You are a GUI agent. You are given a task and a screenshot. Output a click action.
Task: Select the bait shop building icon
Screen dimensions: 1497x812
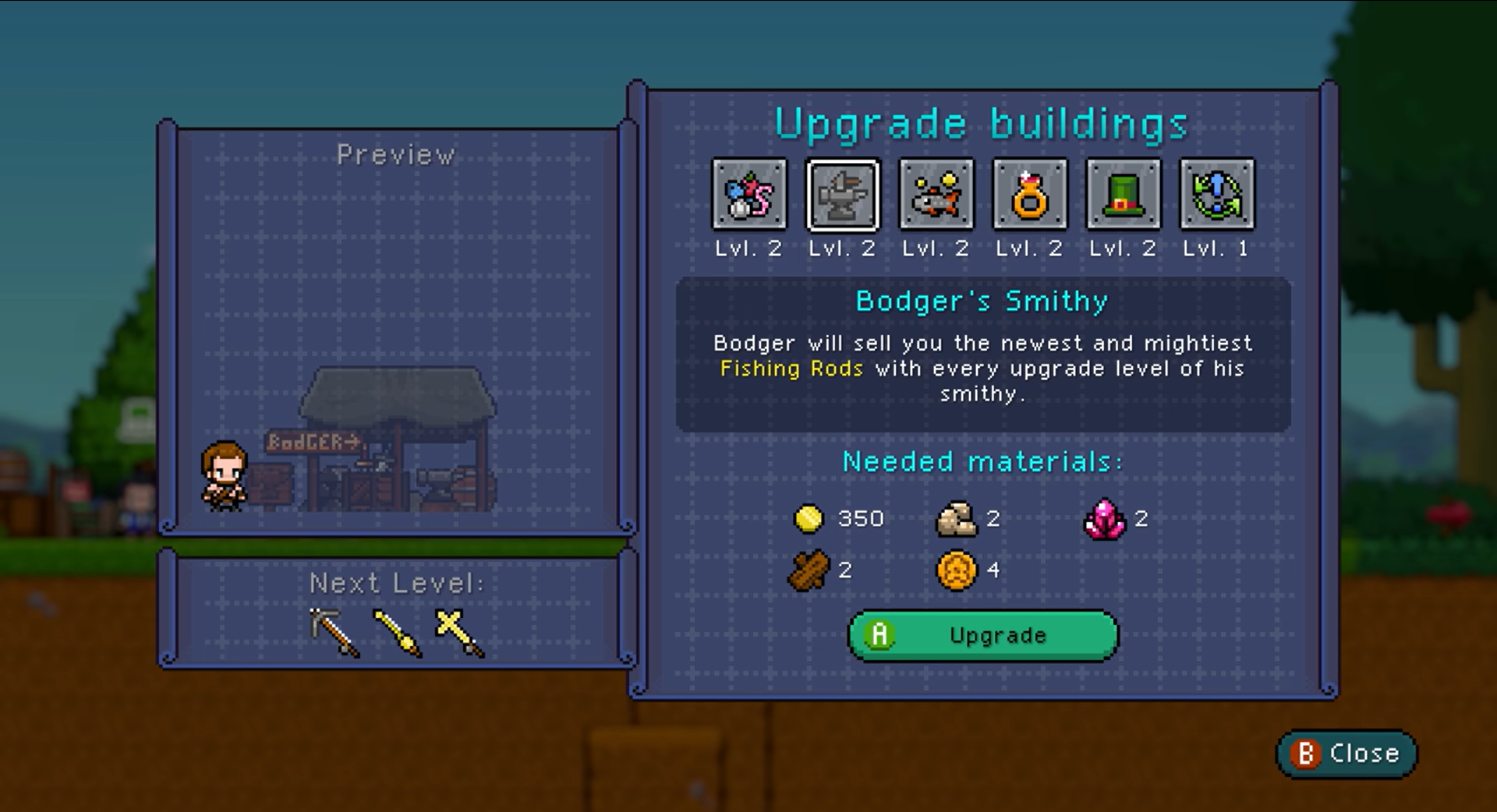coord(749,195)
